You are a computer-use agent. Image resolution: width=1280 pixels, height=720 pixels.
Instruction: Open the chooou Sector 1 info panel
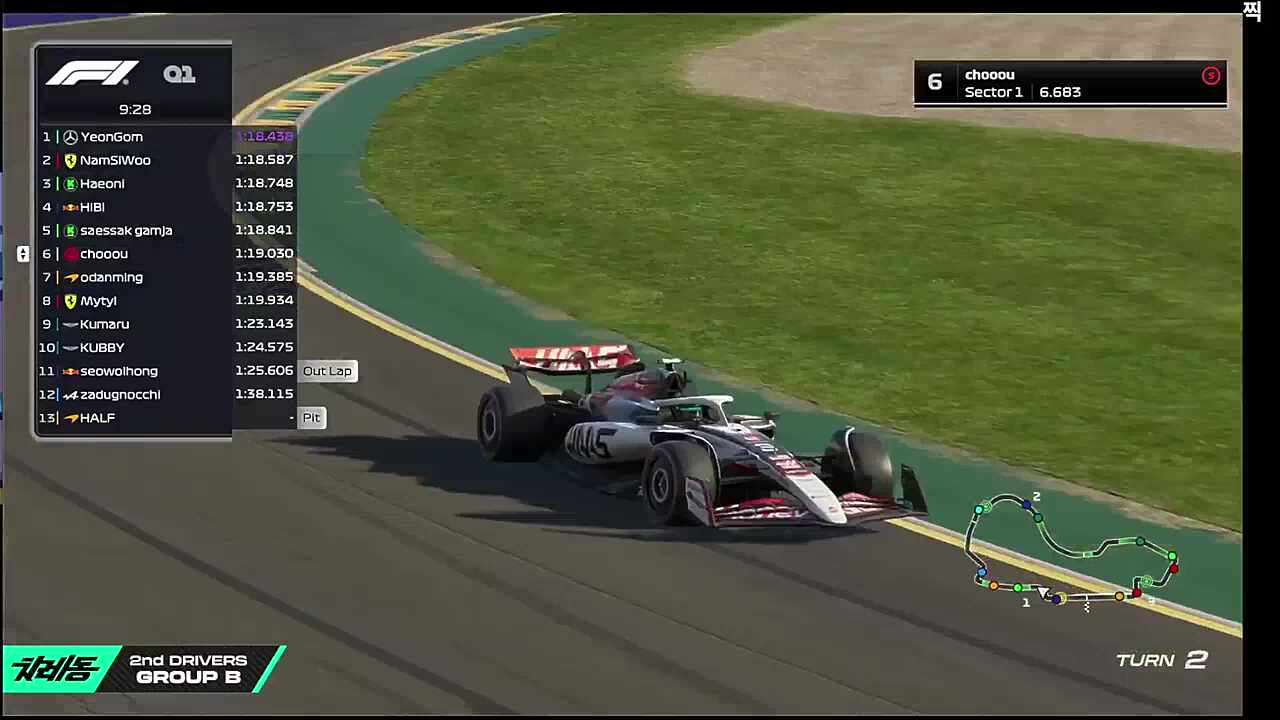tap(1069, 83)
